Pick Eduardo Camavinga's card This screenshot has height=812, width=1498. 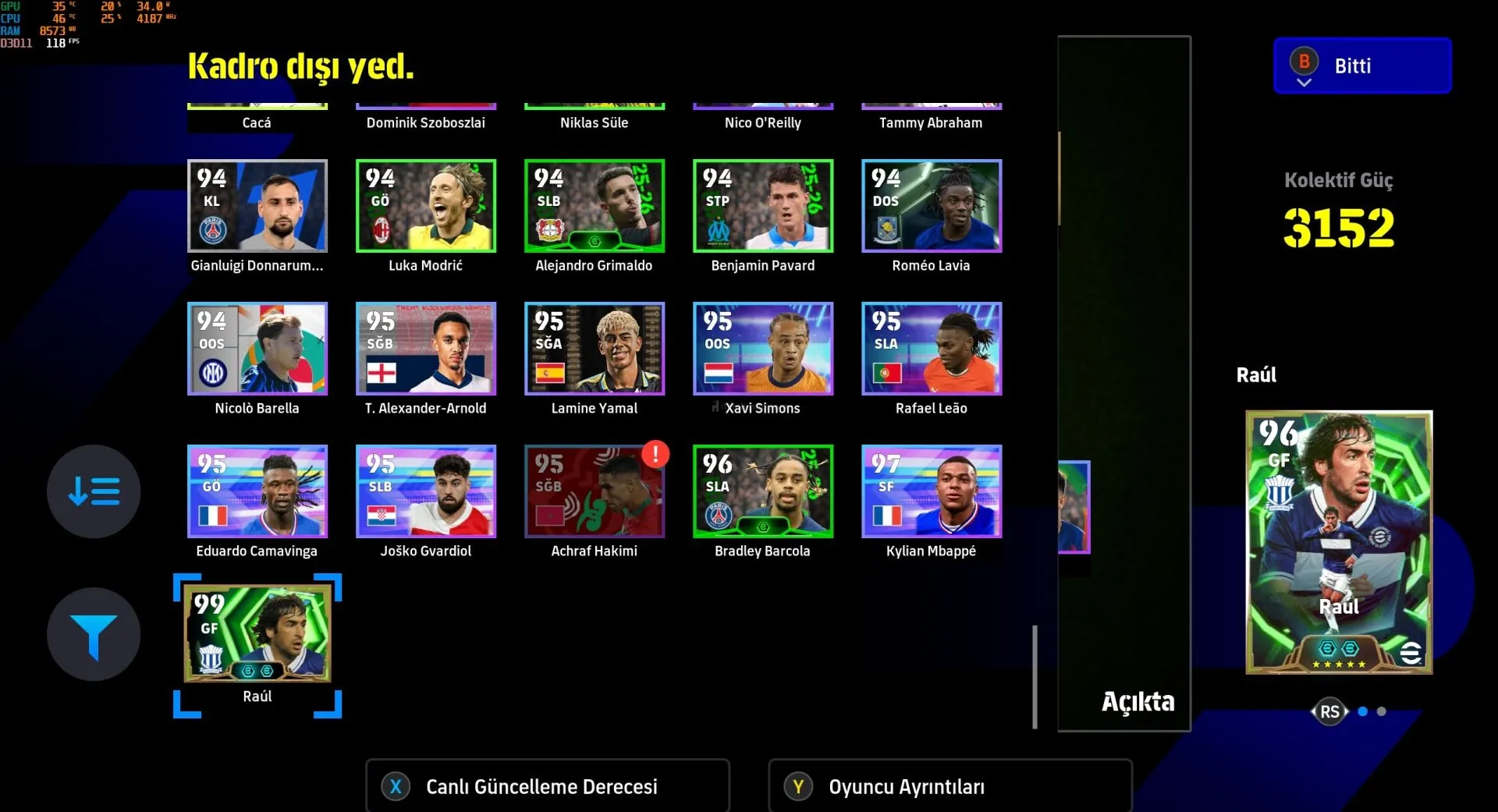[257, 491]
